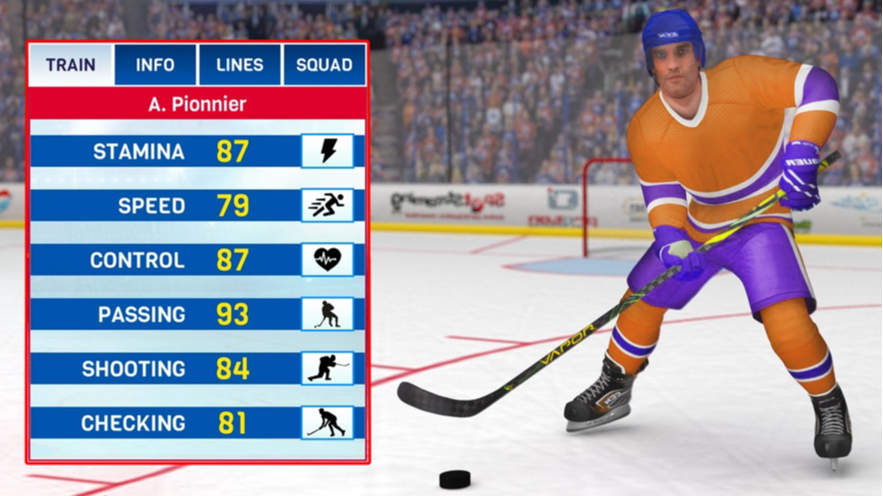Image resolution: width=883 pixels, height=496 pixels.
Task: Select the shooting training player icon
Action: [x=327, y=369]
